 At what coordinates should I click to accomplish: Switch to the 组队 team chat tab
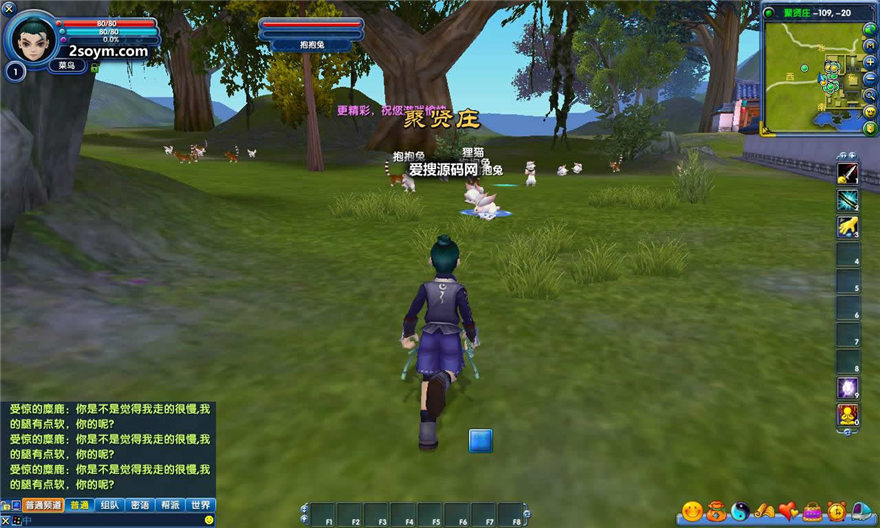click(110, 505)
